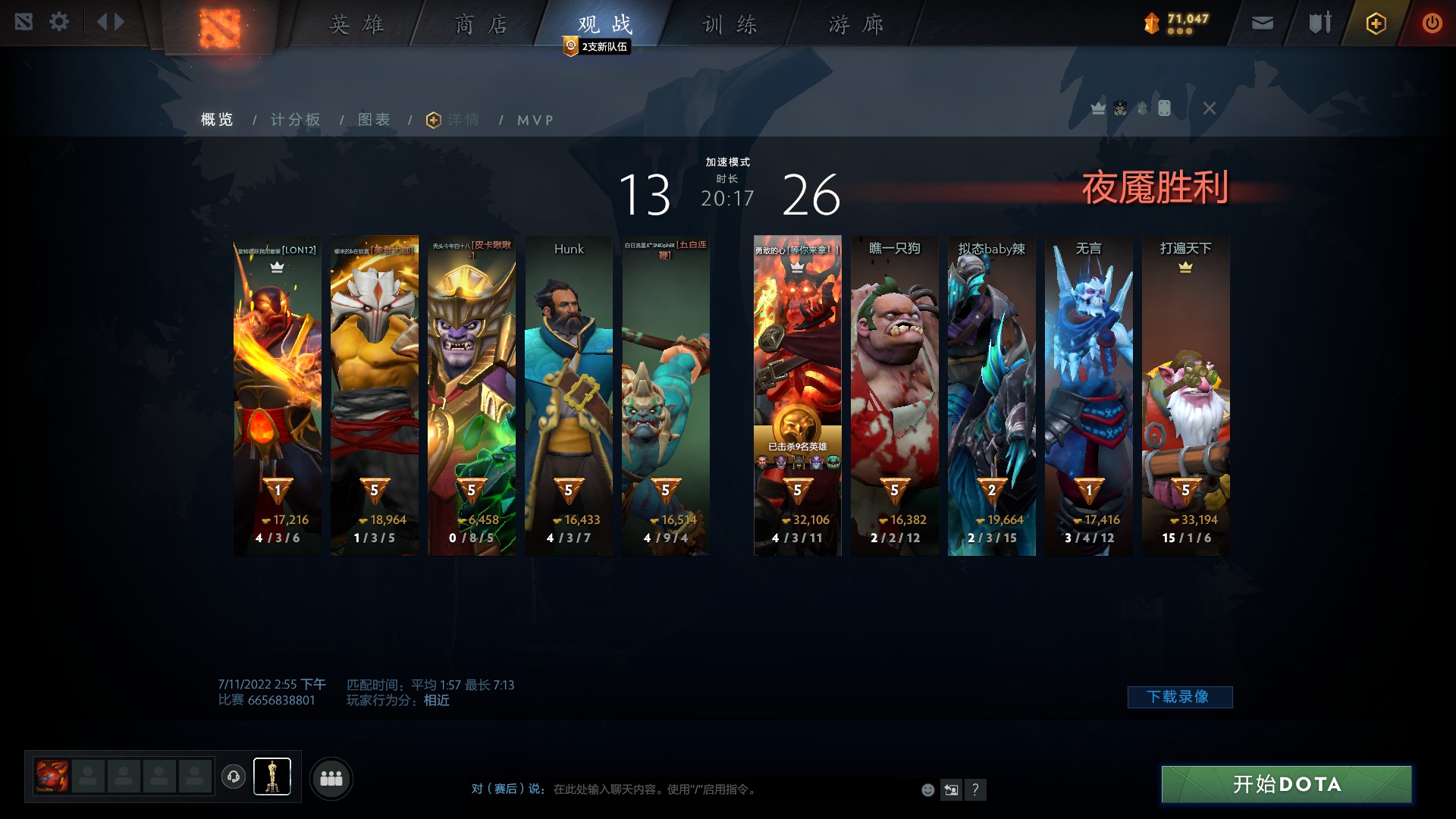Click the headset voice chat icon
Screen dimensions: 1456x819
click(233, 777)
